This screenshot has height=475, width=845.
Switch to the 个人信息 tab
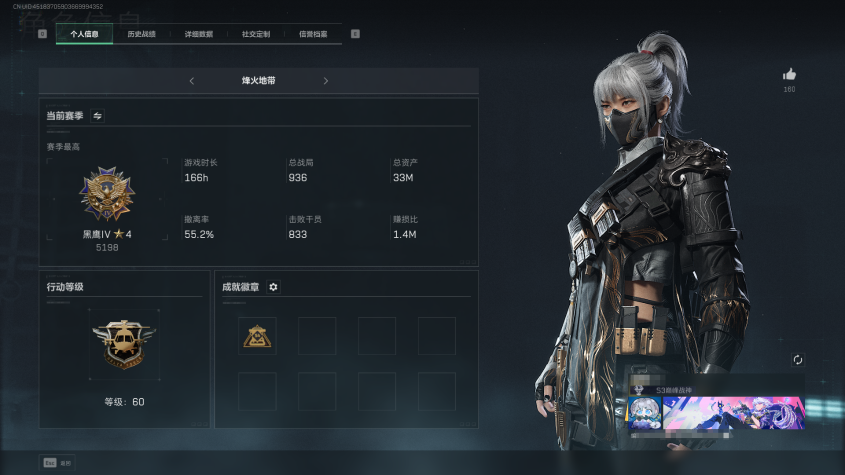click(84, 34)
